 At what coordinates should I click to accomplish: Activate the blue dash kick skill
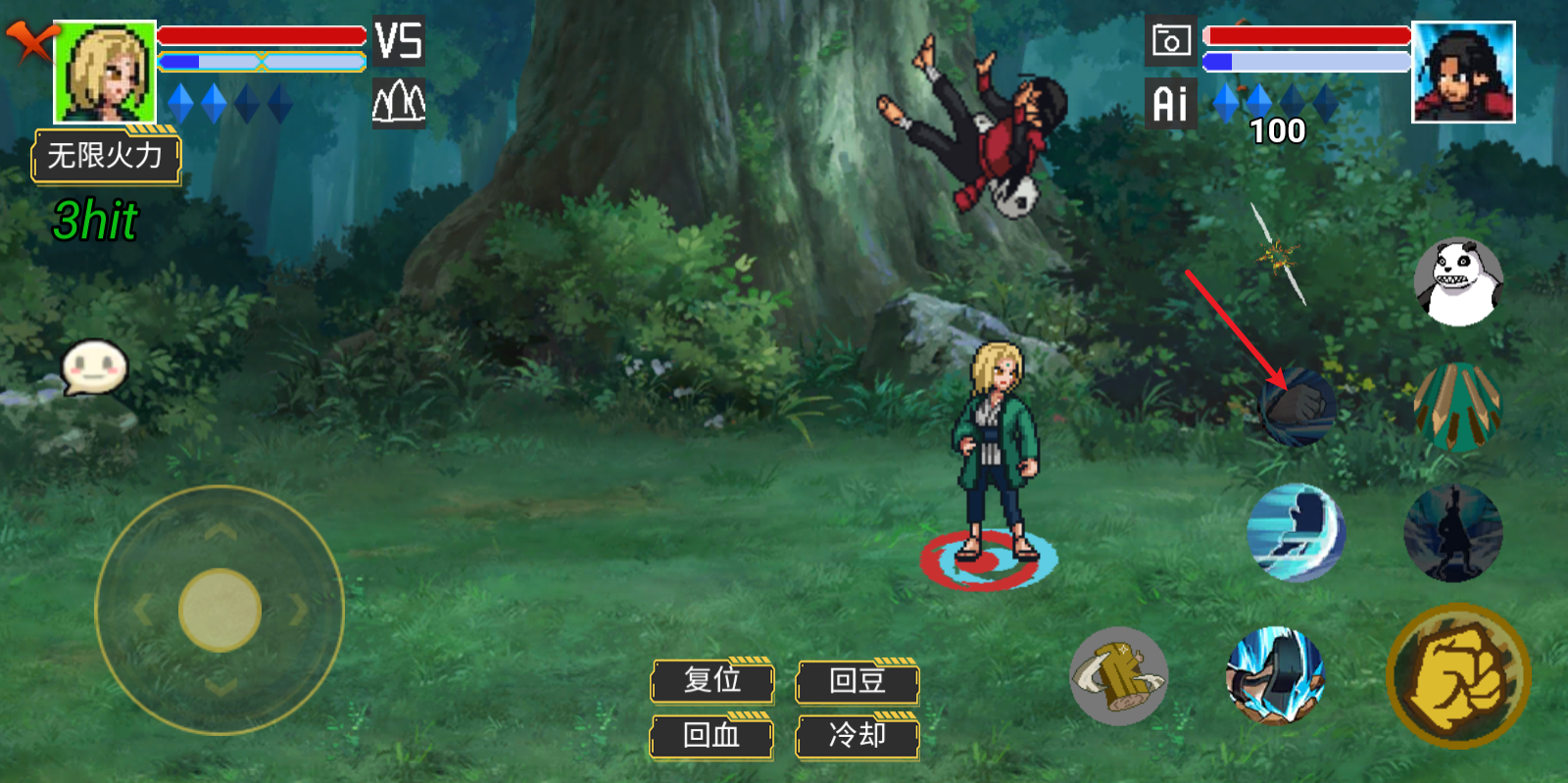1296,533
